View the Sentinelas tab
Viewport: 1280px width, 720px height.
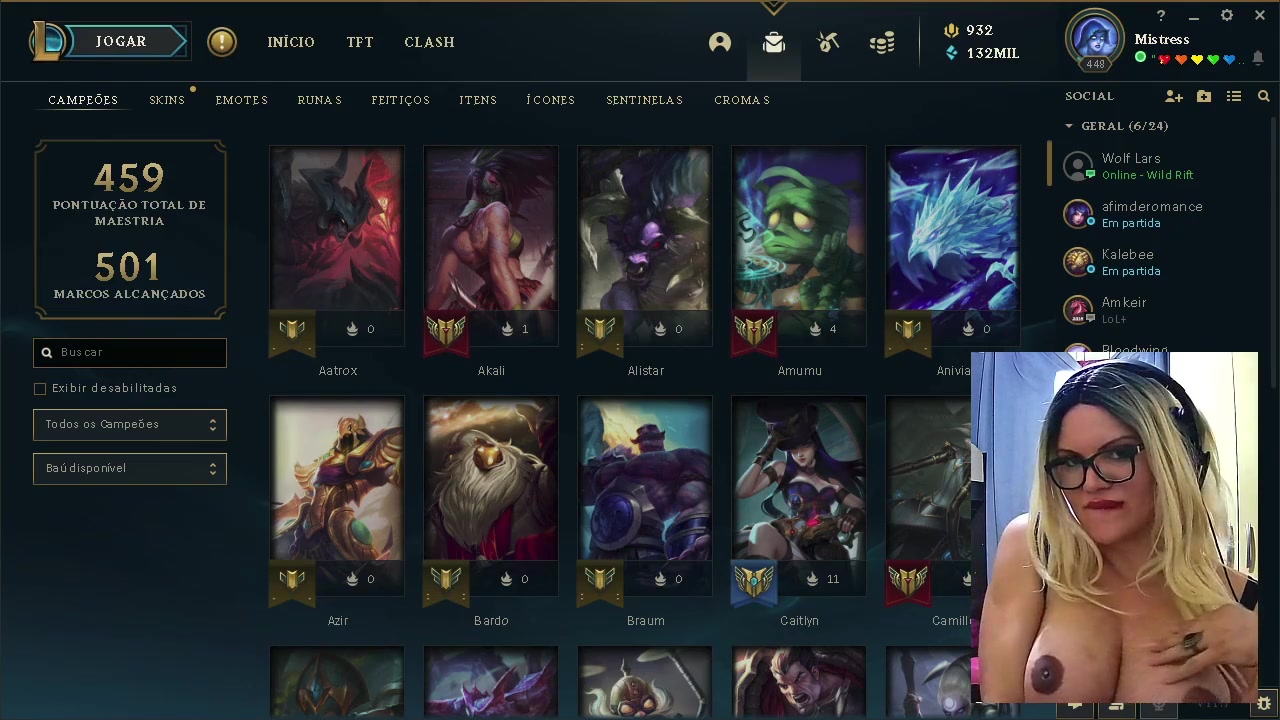(x=644, y=100)
